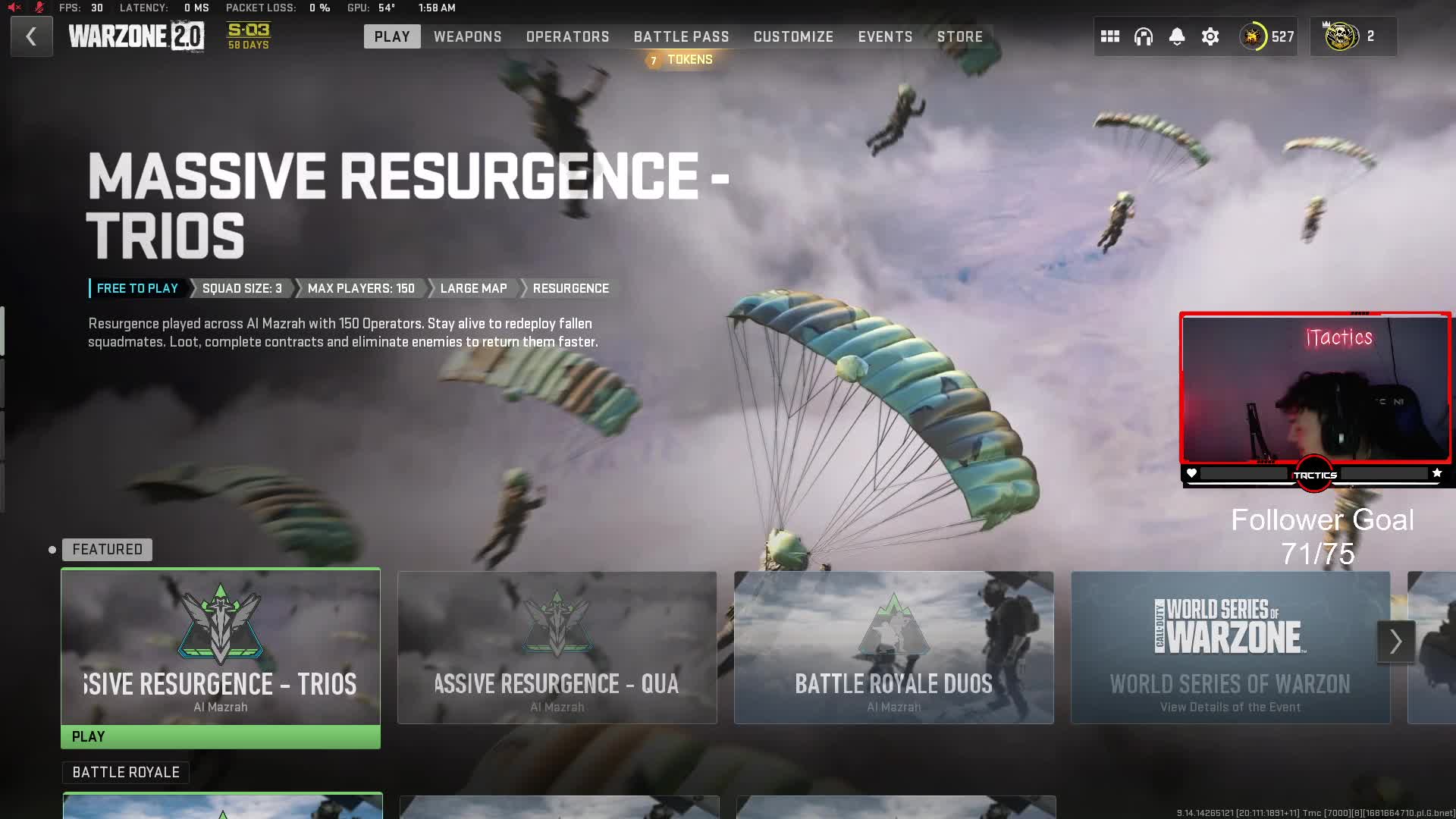Switch to the Customize tab
Viewport: 1456px width, 819px height.
point(793,36)
